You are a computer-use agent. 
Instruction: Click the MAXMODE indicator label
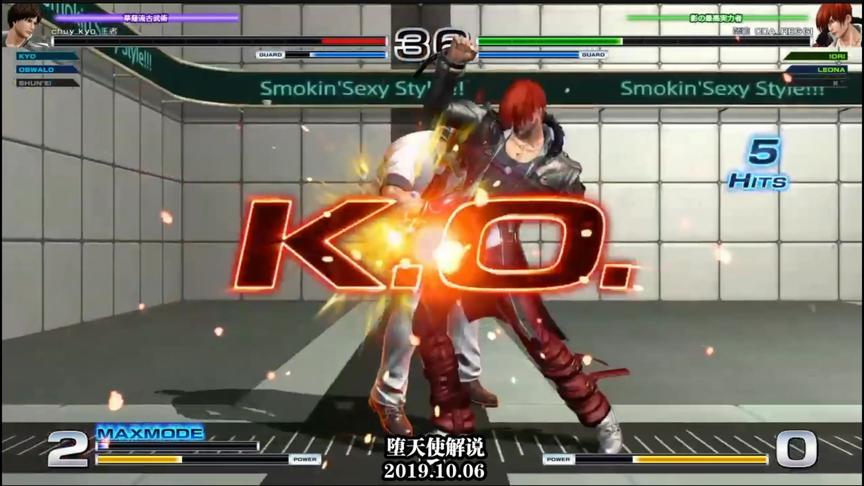point(150,433)
